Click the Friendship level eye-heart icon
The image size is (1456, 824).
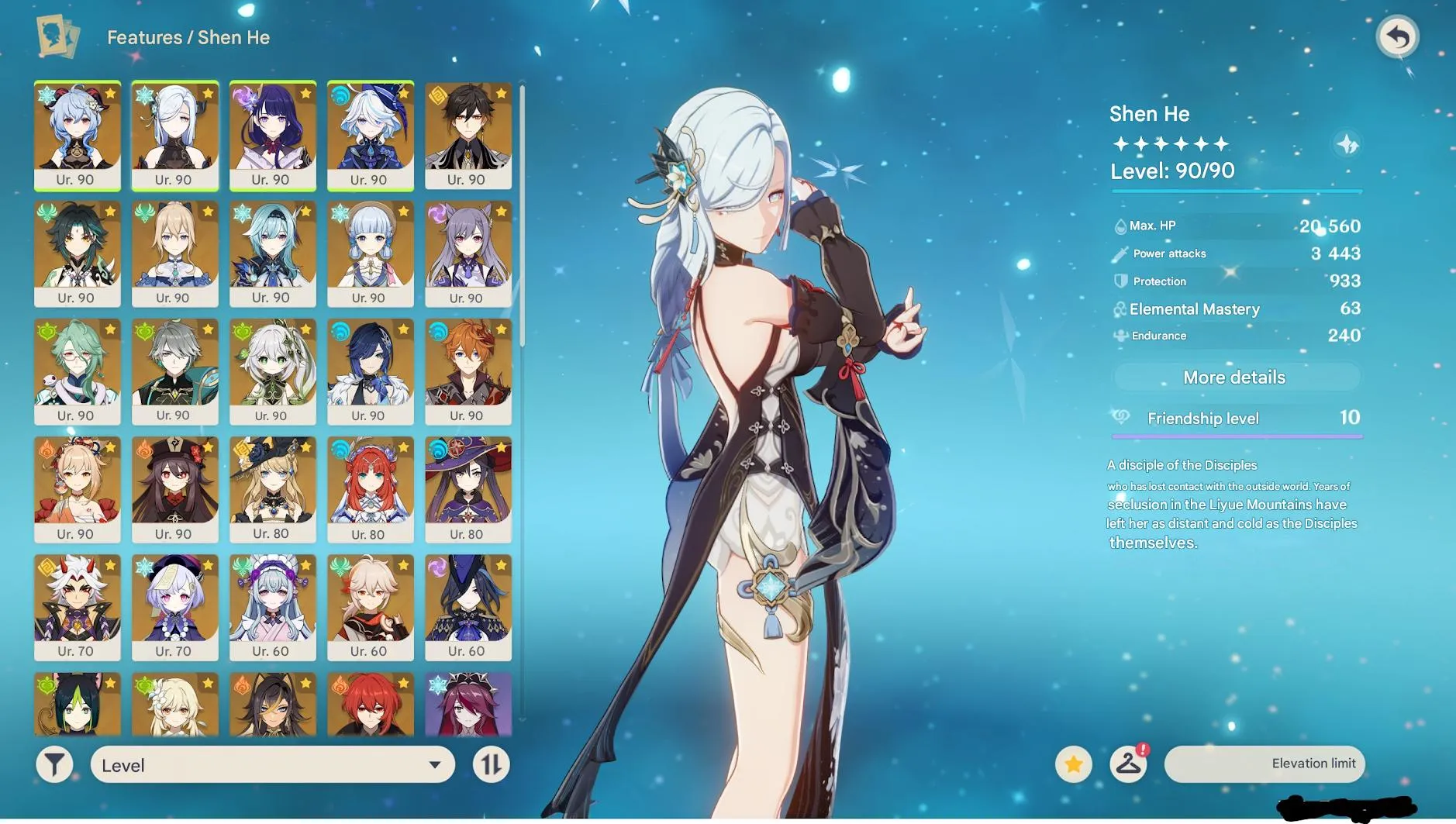pos(1119,419)
